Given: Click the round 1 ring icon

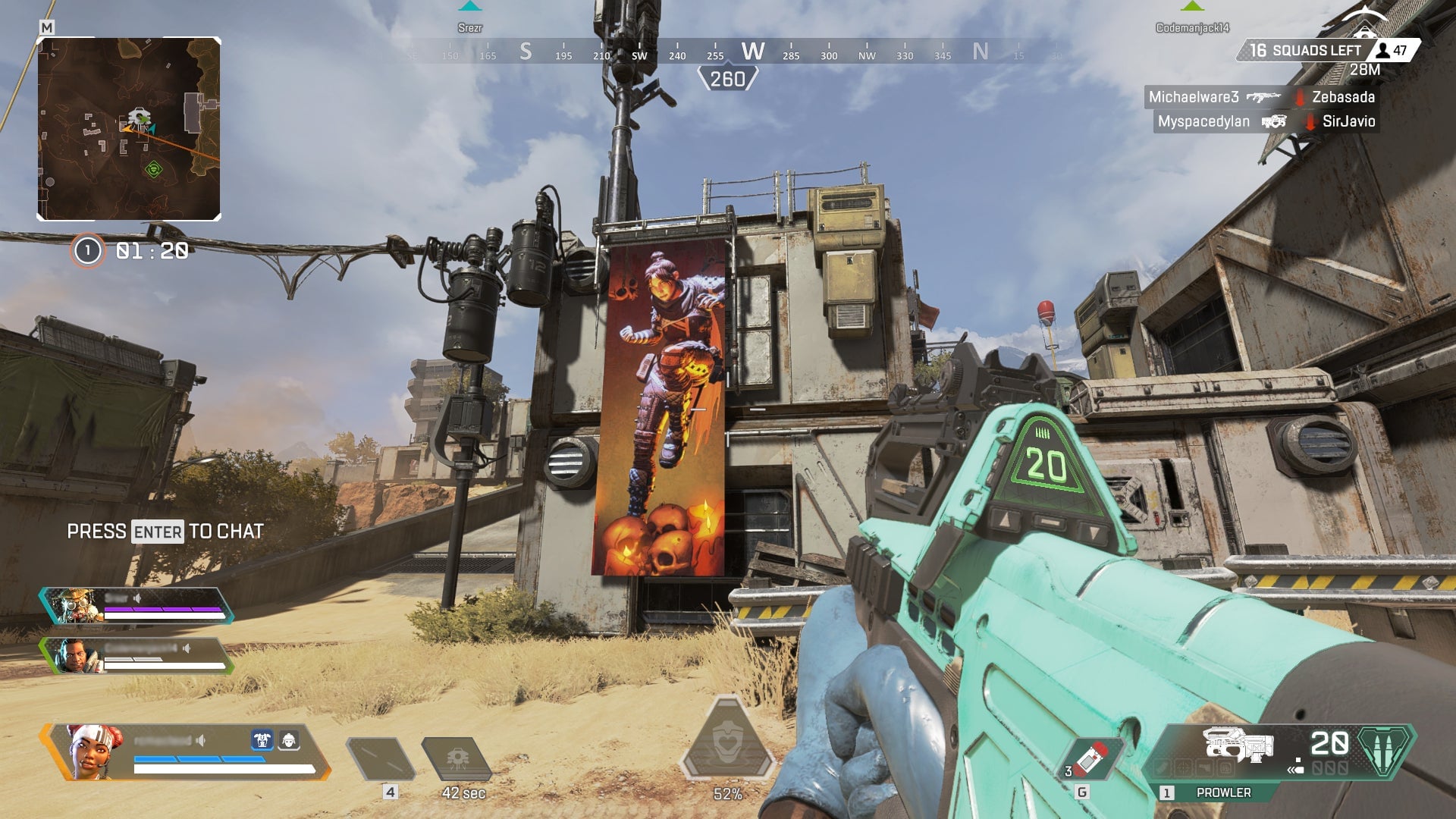Looking at the screenshot, I should (x=87, y=251).
